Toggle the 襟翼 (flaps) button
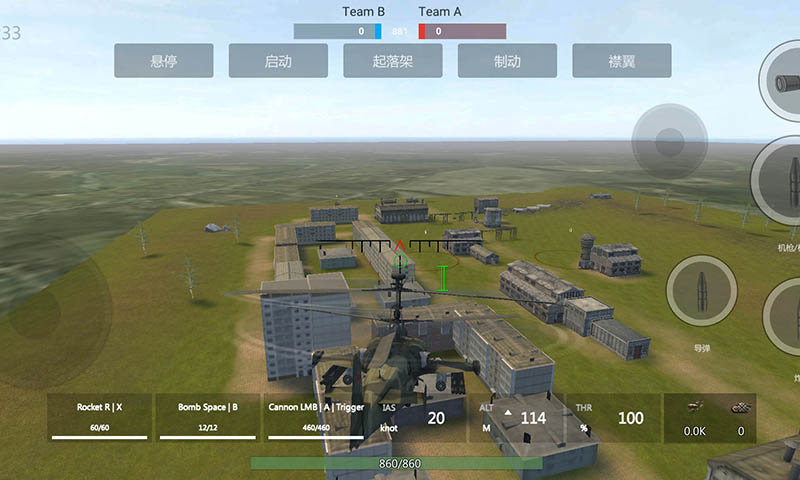800x480 pixels. 622,61
